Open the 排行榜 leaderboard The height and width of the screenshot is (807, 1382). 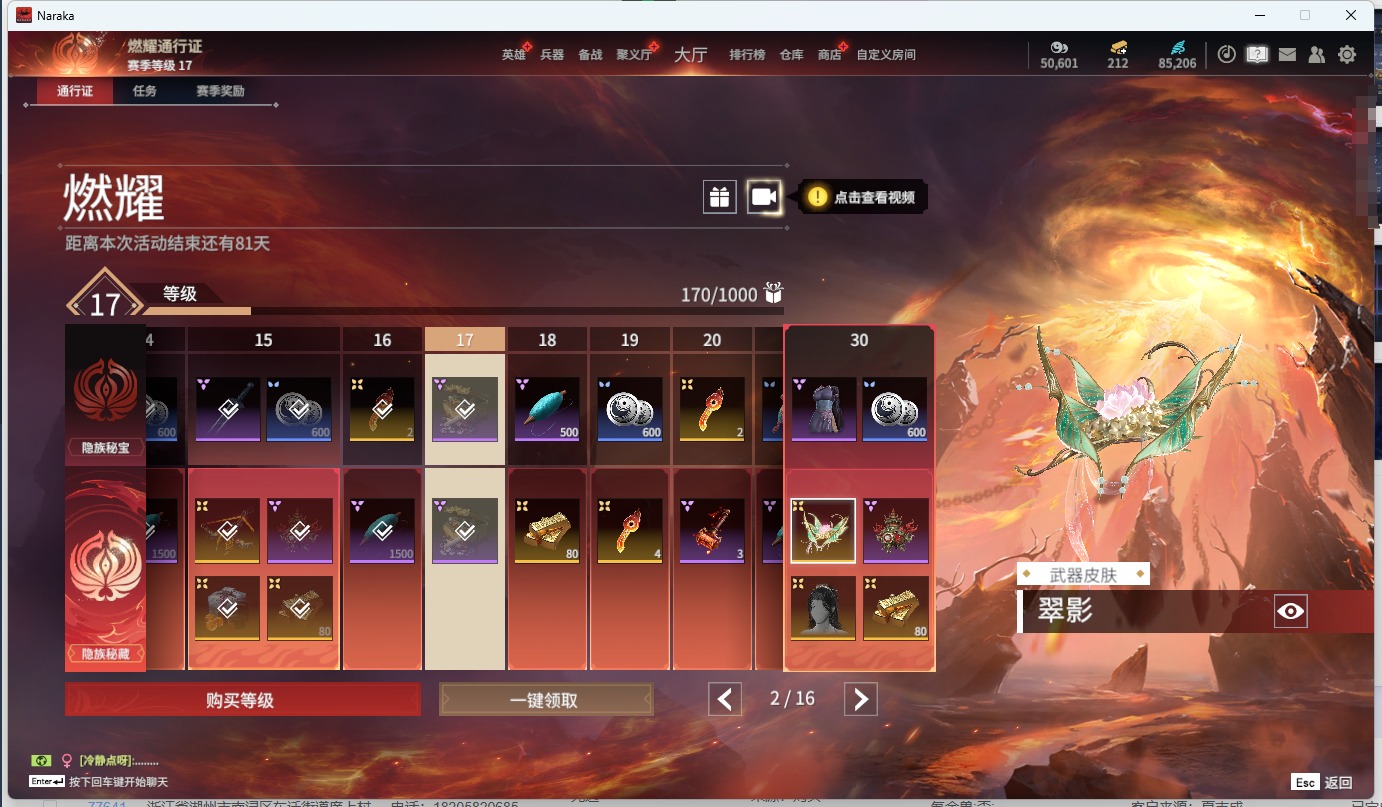(747, 55)
